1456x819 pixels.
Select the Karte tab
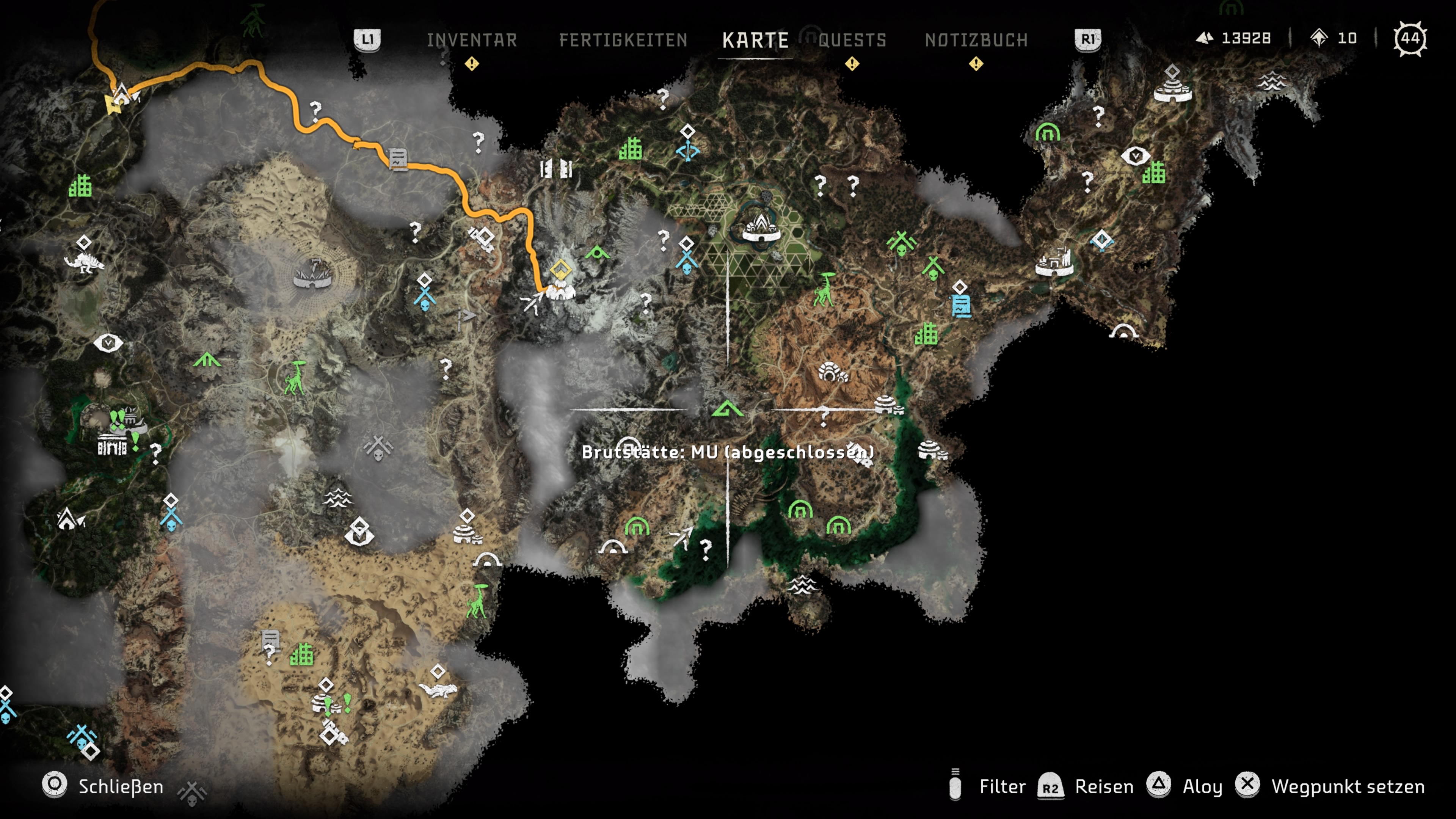click(755, 40)
